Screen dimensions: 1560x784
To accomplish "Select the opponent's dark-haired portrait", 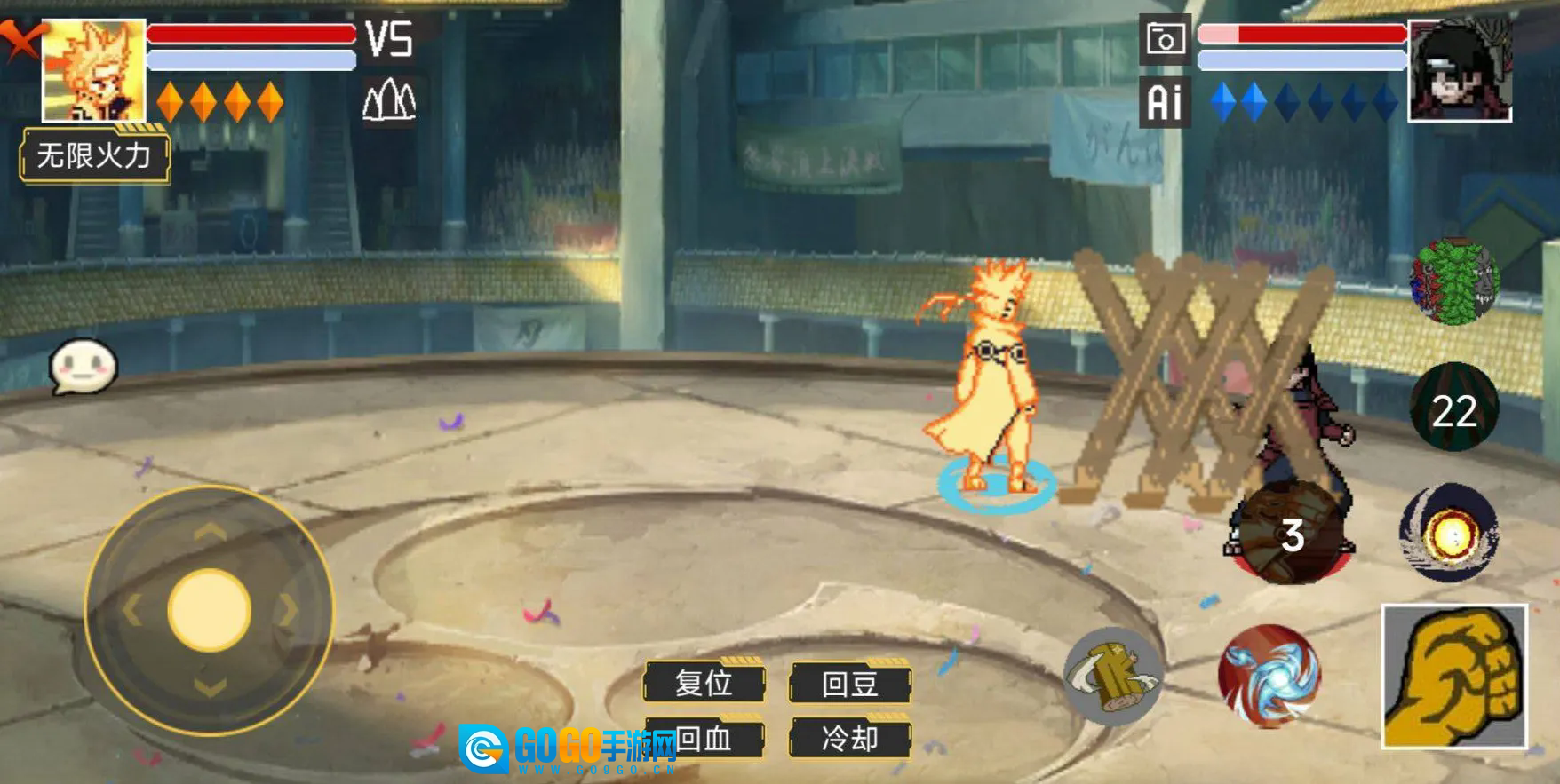I will tap(1460, 71).
